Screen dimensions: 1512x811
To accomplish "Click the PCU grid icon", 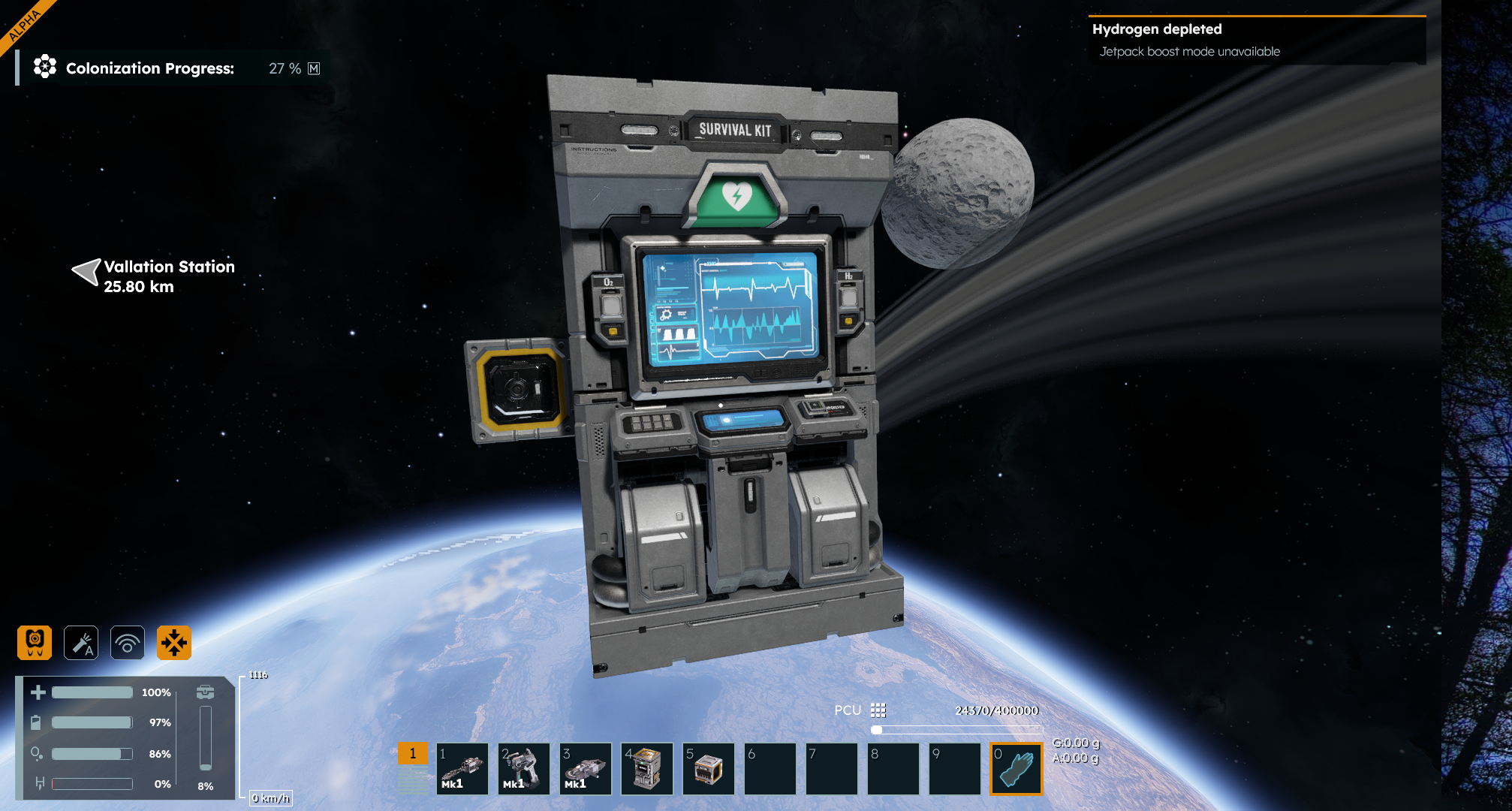I will pyautogui.click(x=878, y=710).
